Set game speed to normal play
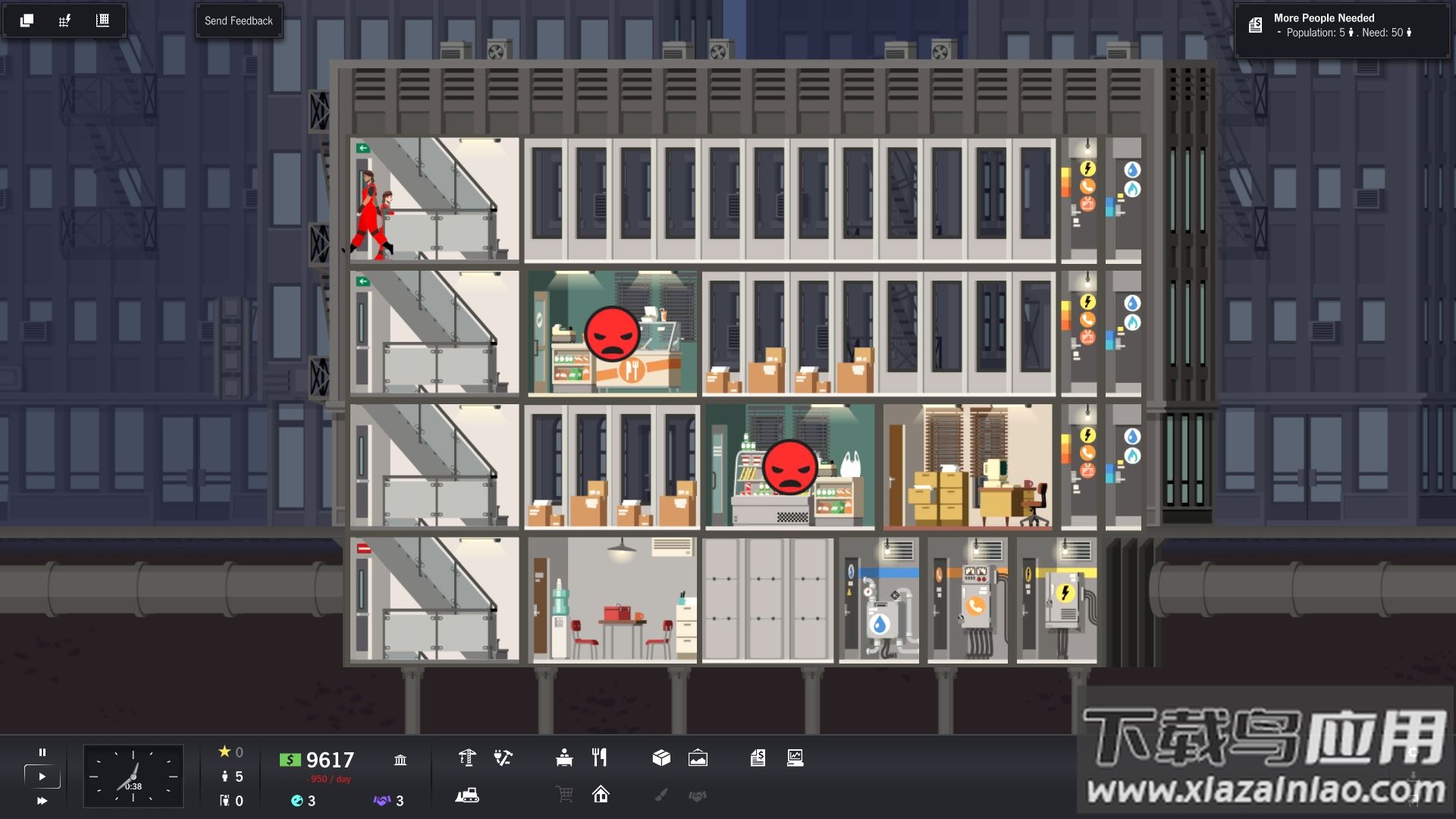This screenshot has width=1456, height=819. (42, 777)
